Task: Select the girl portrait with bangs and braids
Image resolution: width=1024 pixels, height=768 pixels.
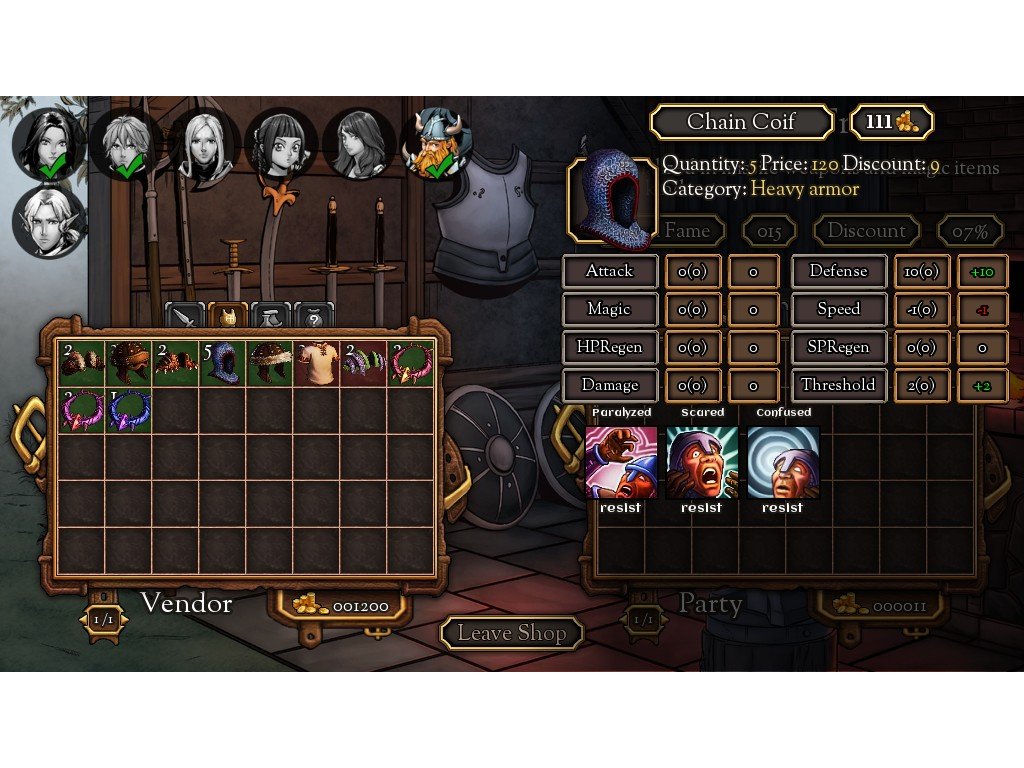Action: coord(281,143)
